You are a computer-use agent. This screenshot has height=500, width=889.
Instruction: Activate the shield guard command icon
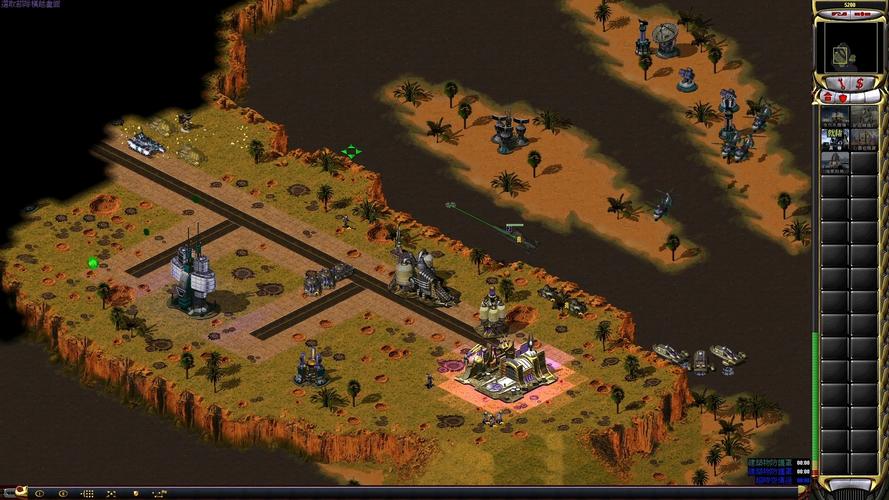[134, 493]
